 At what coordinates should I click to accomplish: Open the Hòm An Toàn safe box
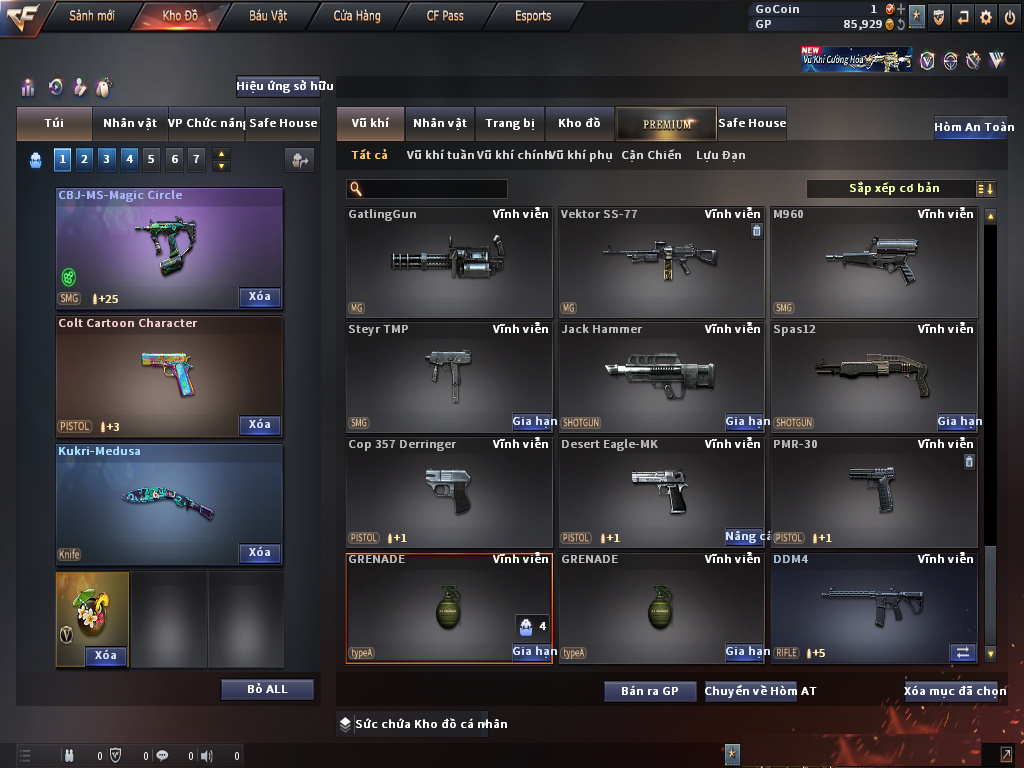point(973,127)
